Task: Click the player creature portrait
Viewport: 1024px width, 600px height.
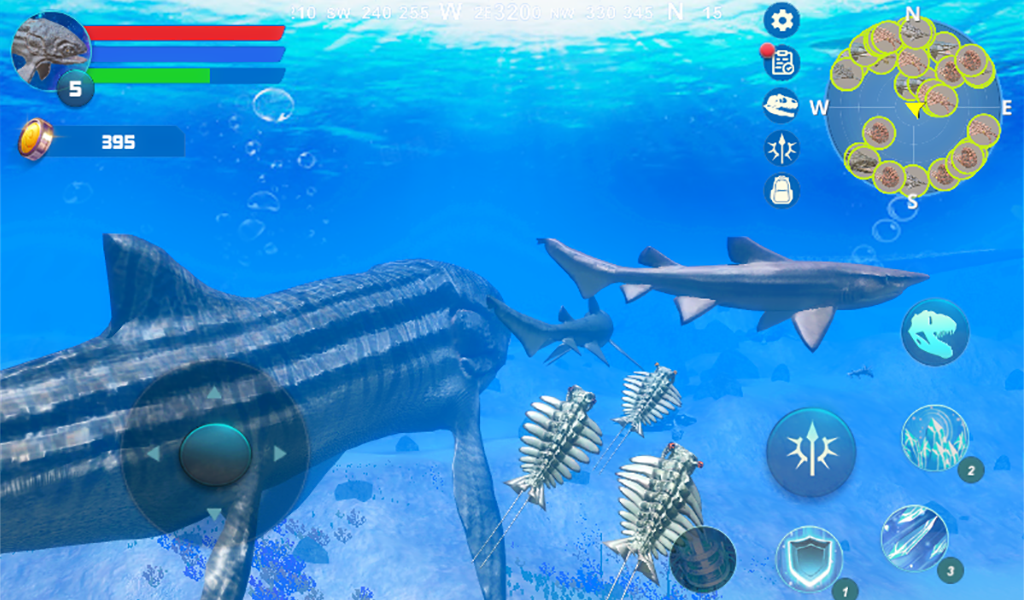Action: (50, 50)
